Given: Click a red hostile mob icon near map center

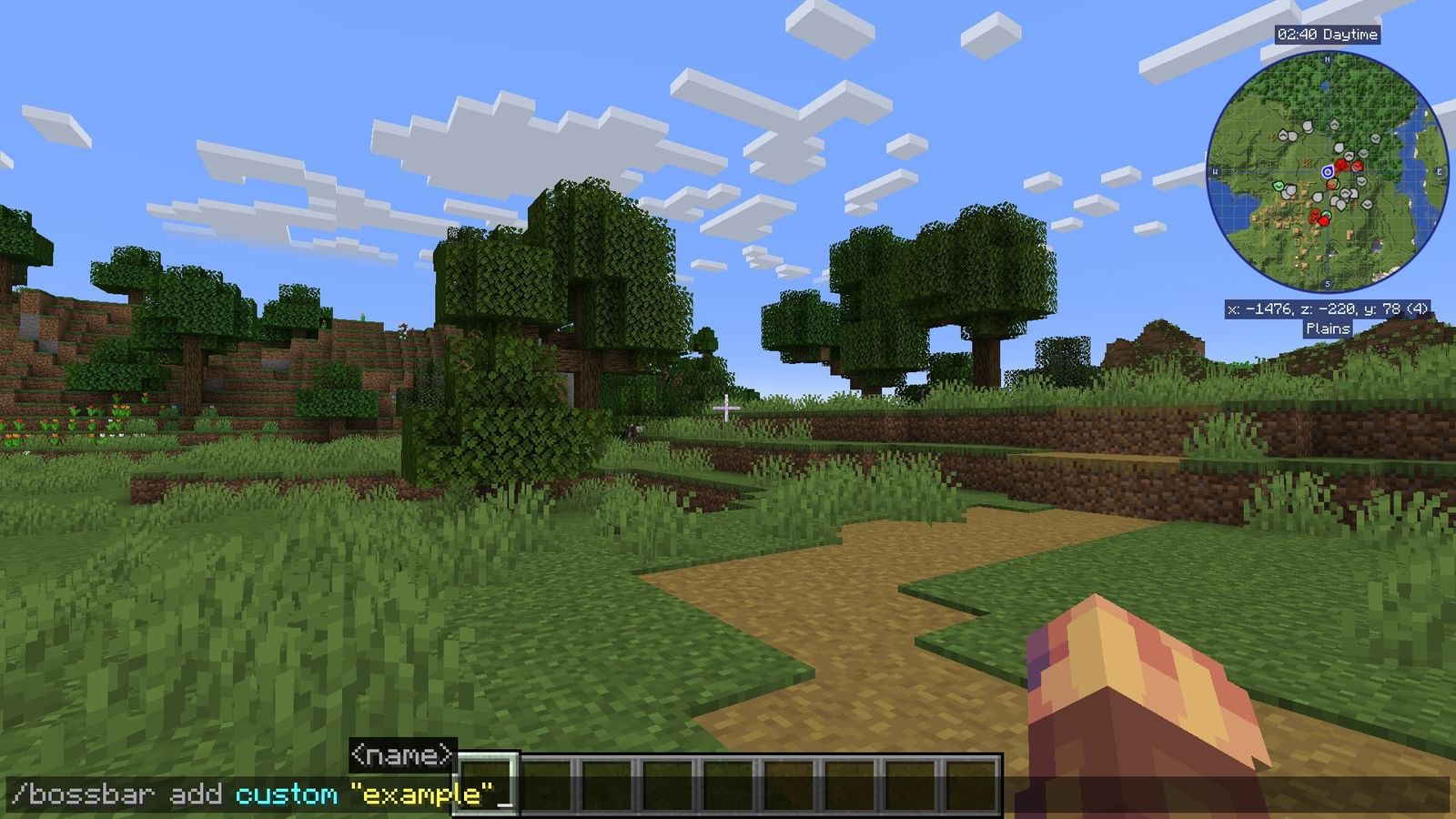Looking at the screenshot, I should (1340, 165).
